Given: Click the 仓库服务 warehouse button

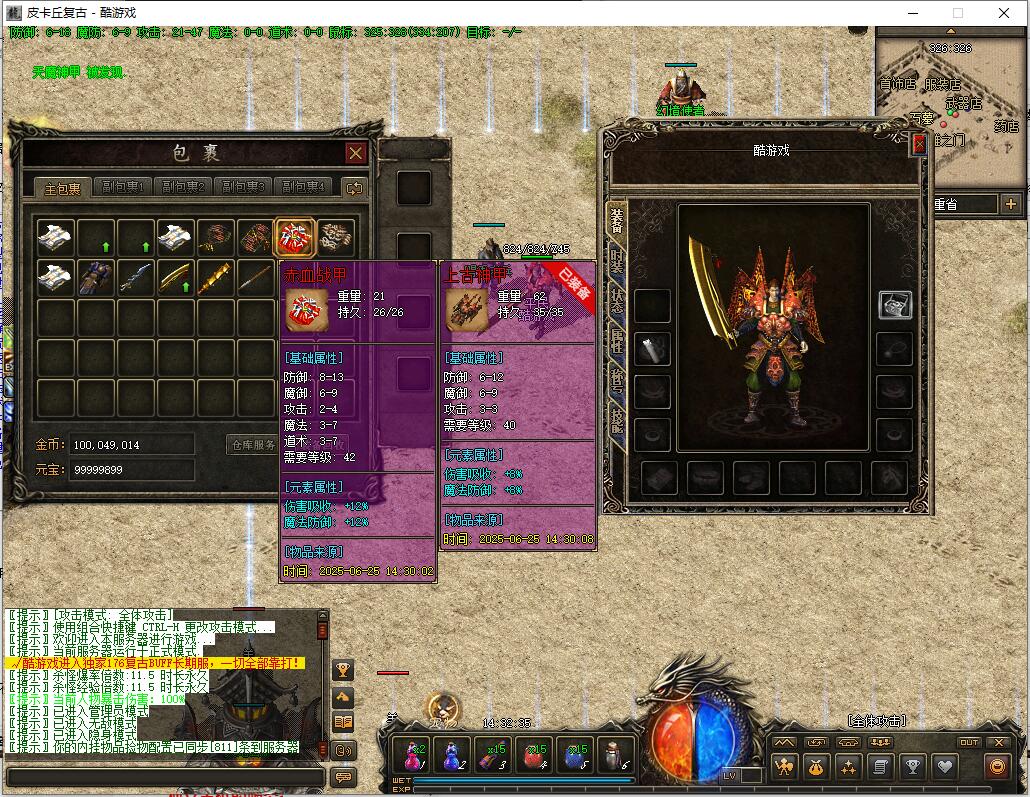Looking at the screenshot, I should tap(254, 445).
